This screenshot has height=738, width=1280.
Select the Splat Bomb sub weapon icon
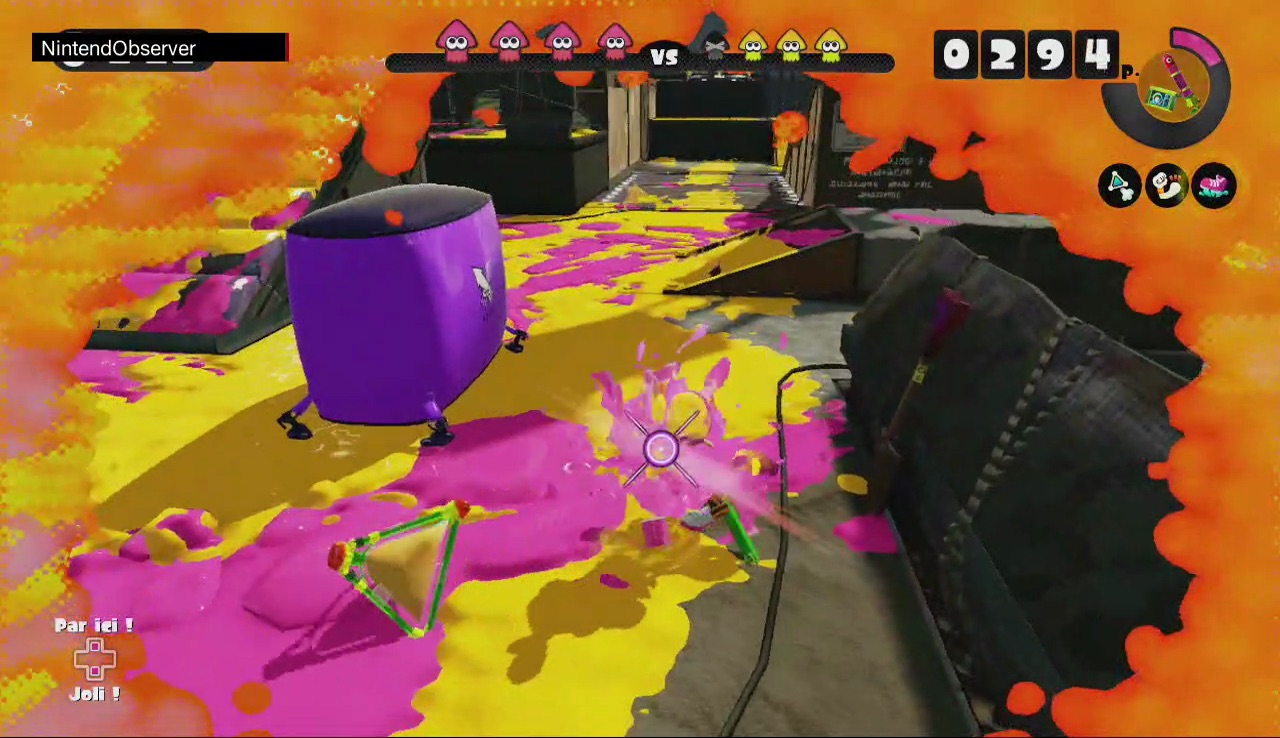pyautogui.click(x=1120, y=186)
